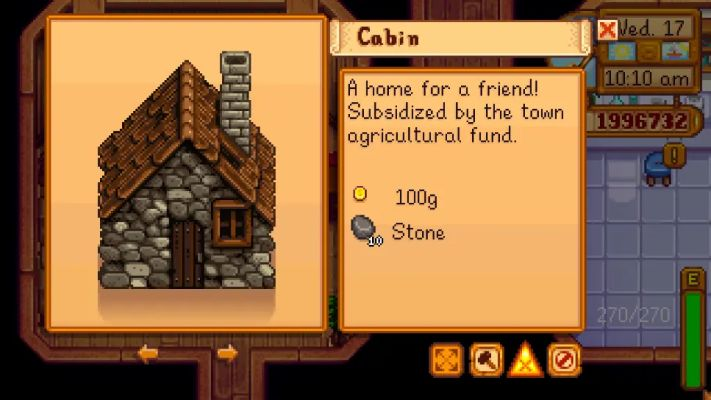Select the move buildings button

pos(446,359)
